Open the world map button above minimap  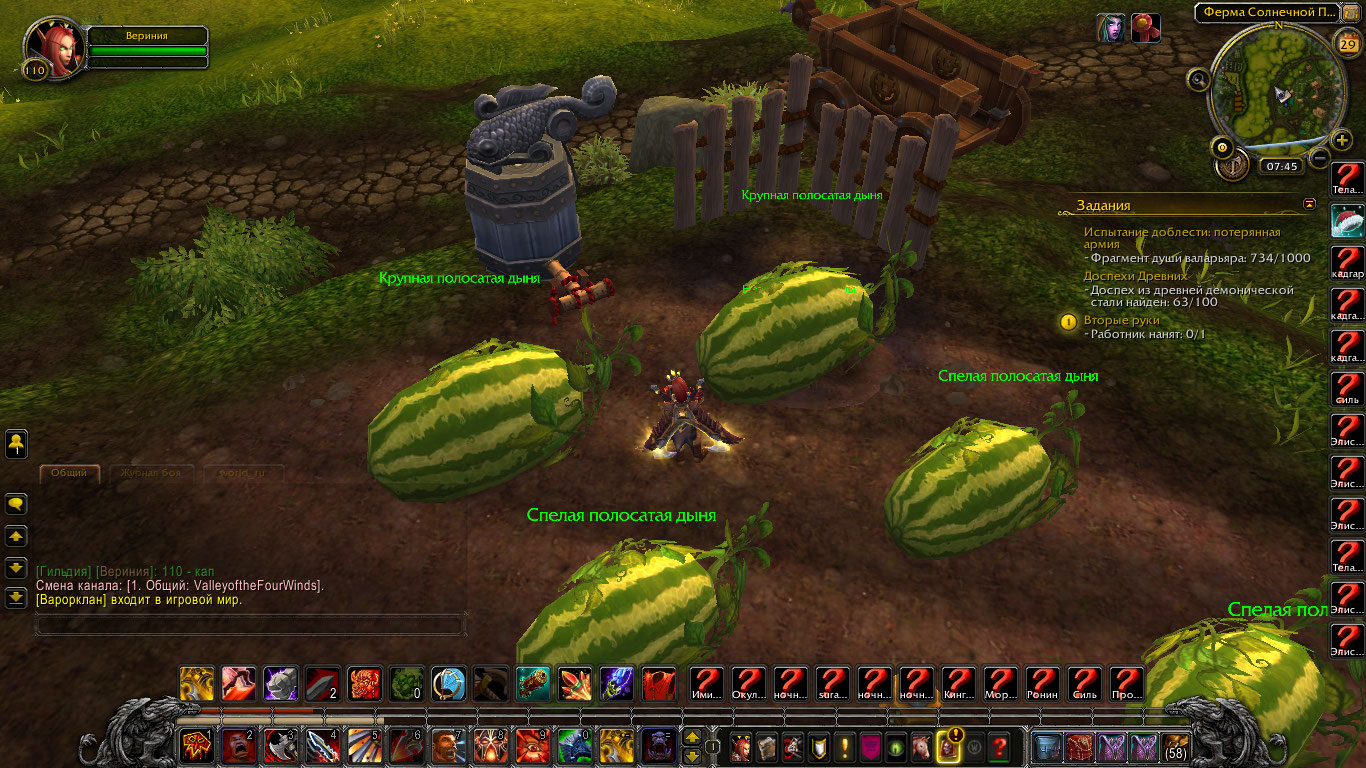coord(1351,11)
